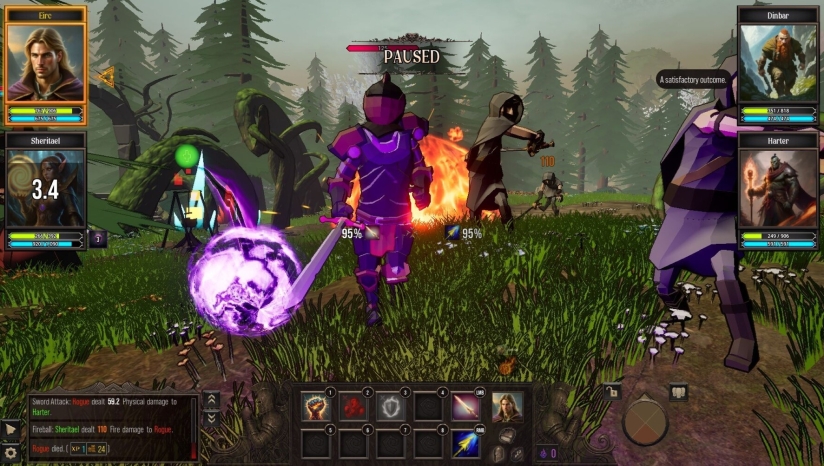Pick Harter's portrait

point(778,188)
